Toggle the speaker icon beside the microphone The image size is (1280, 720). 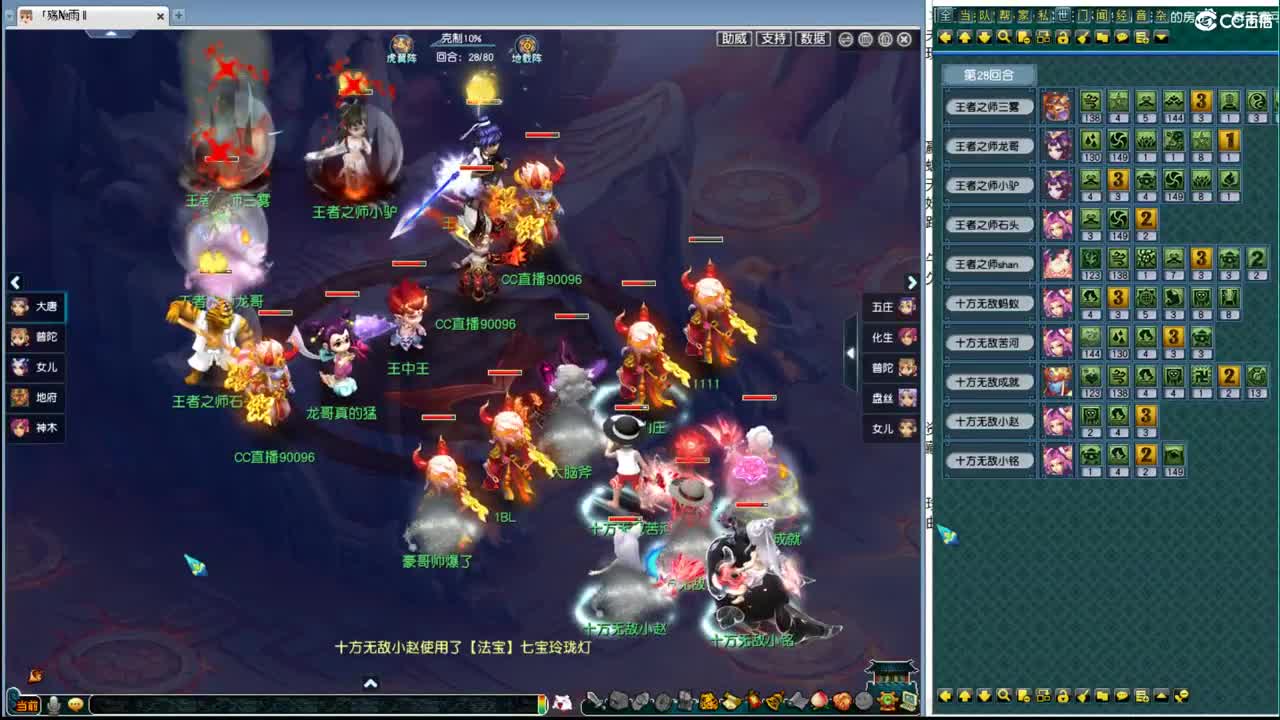point(75,703)
